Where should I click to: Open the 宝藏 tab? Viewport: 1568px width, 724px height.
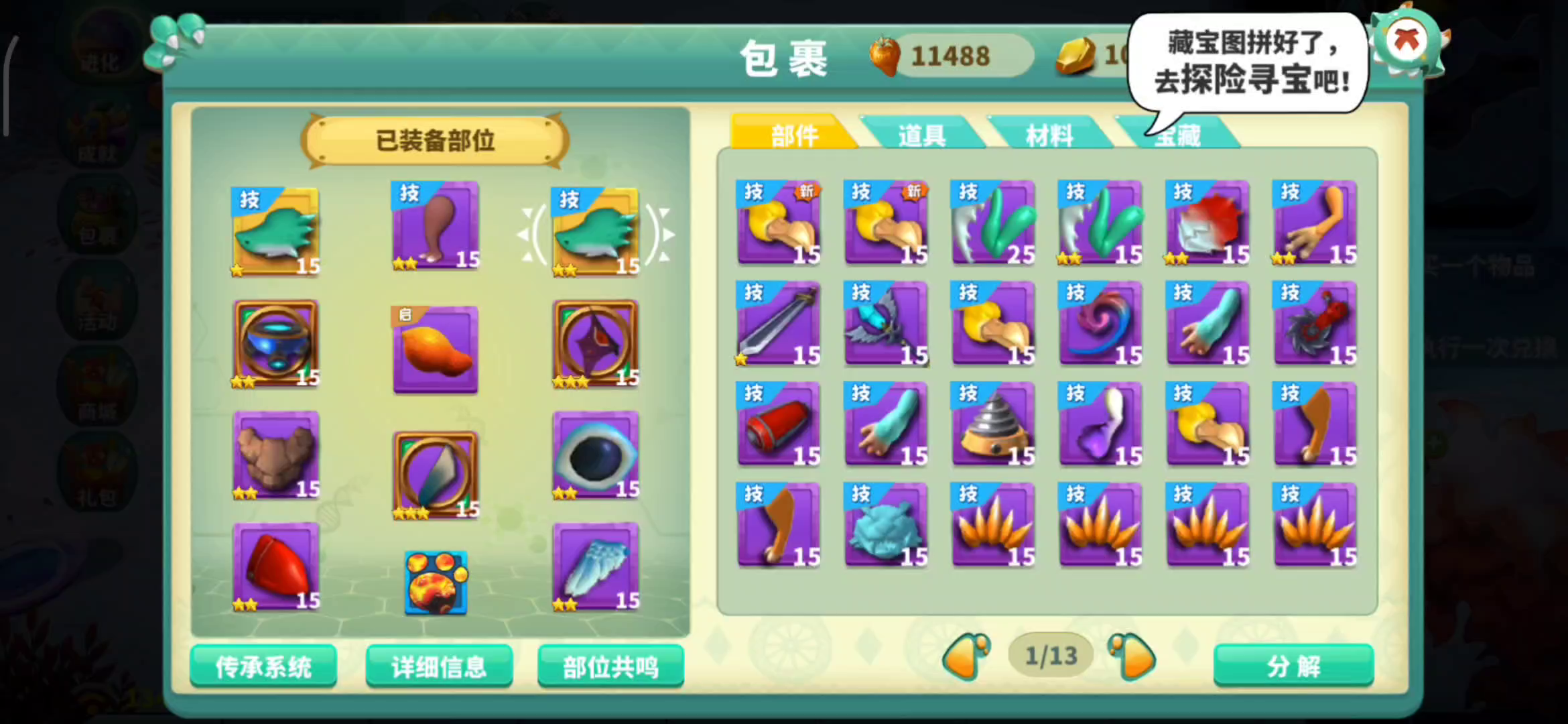click(1179, 134)
